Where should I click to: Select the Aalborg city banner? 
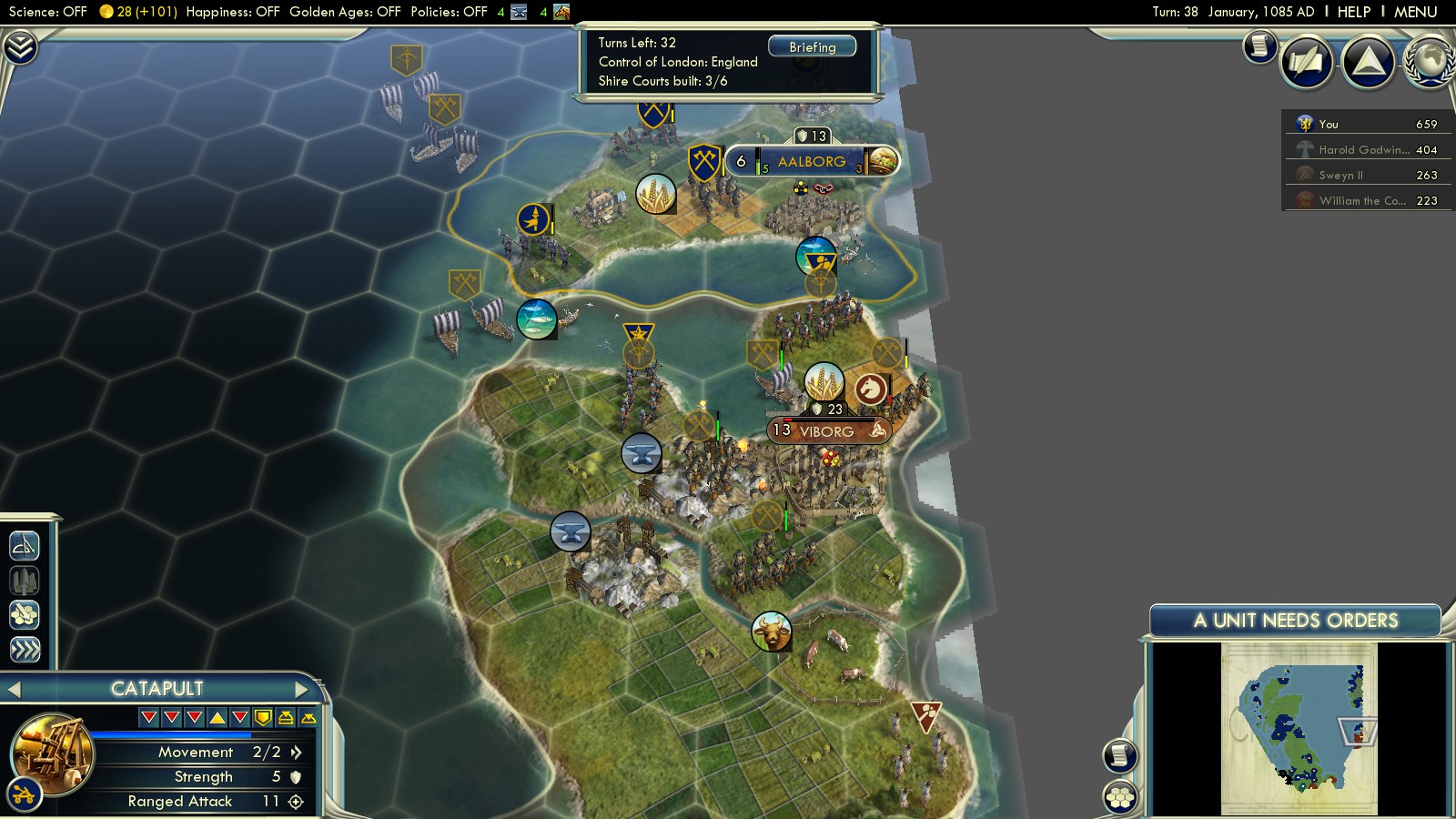tap(811, 162)
